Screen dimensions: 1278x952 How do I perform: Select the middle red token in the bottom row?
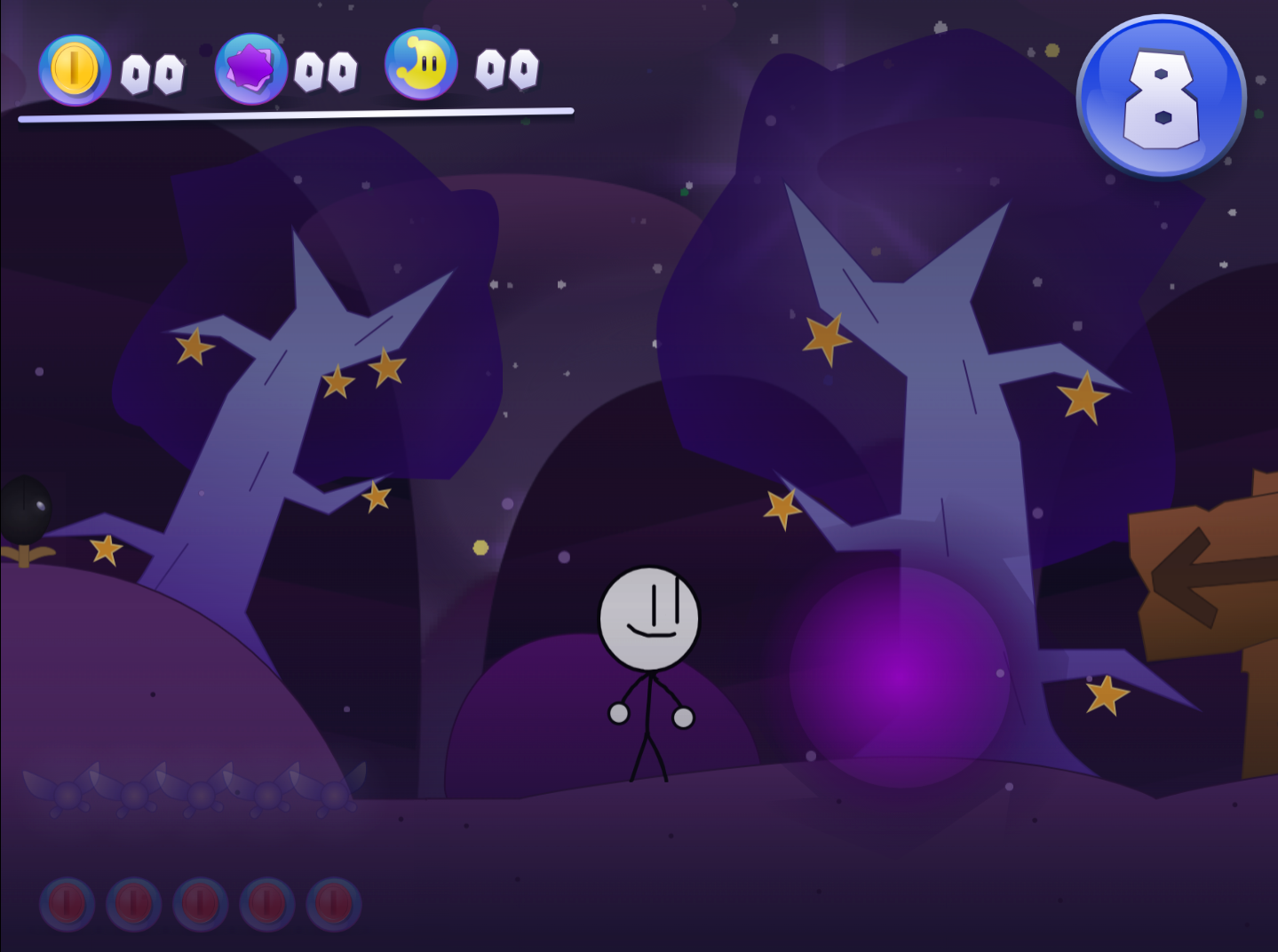pos(201,904)
